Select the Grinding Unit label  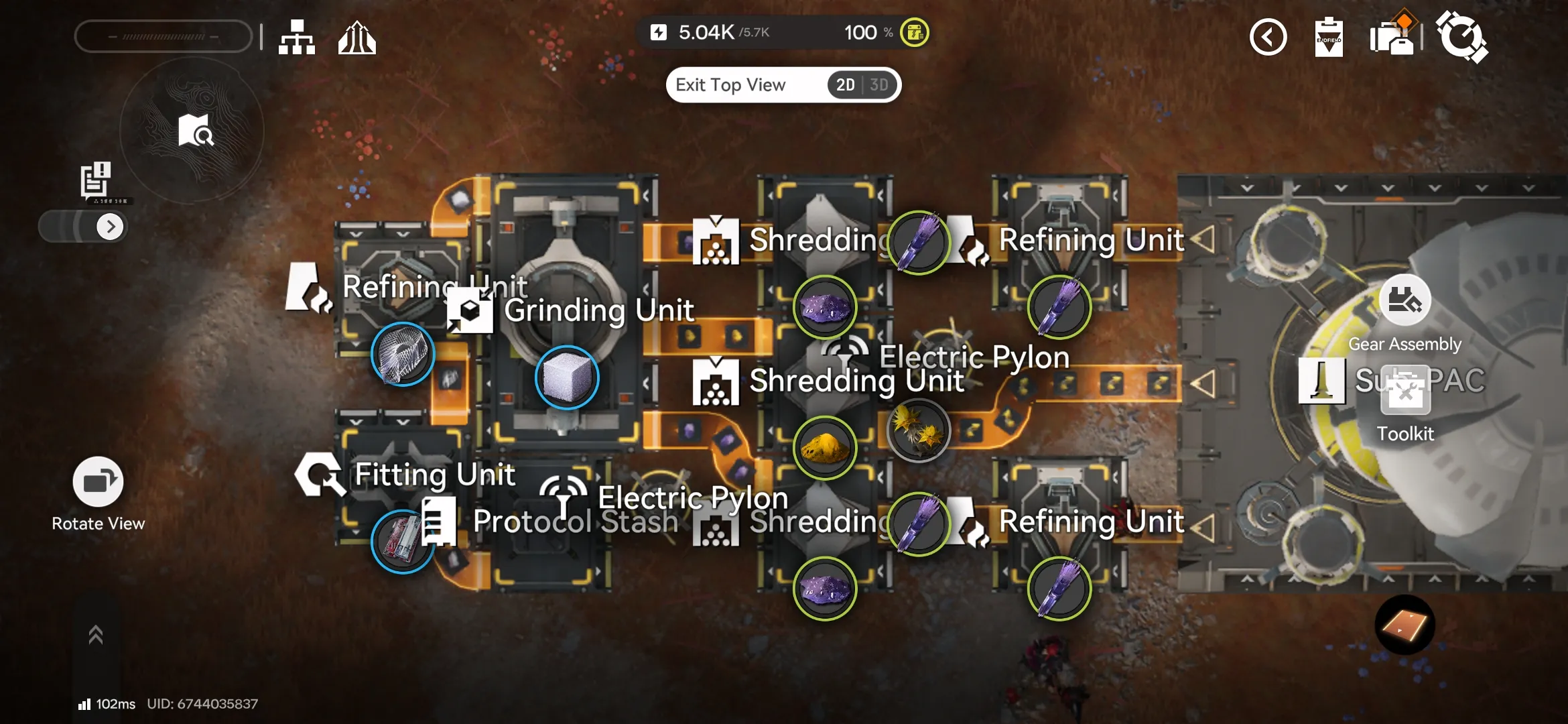(598, 311)
